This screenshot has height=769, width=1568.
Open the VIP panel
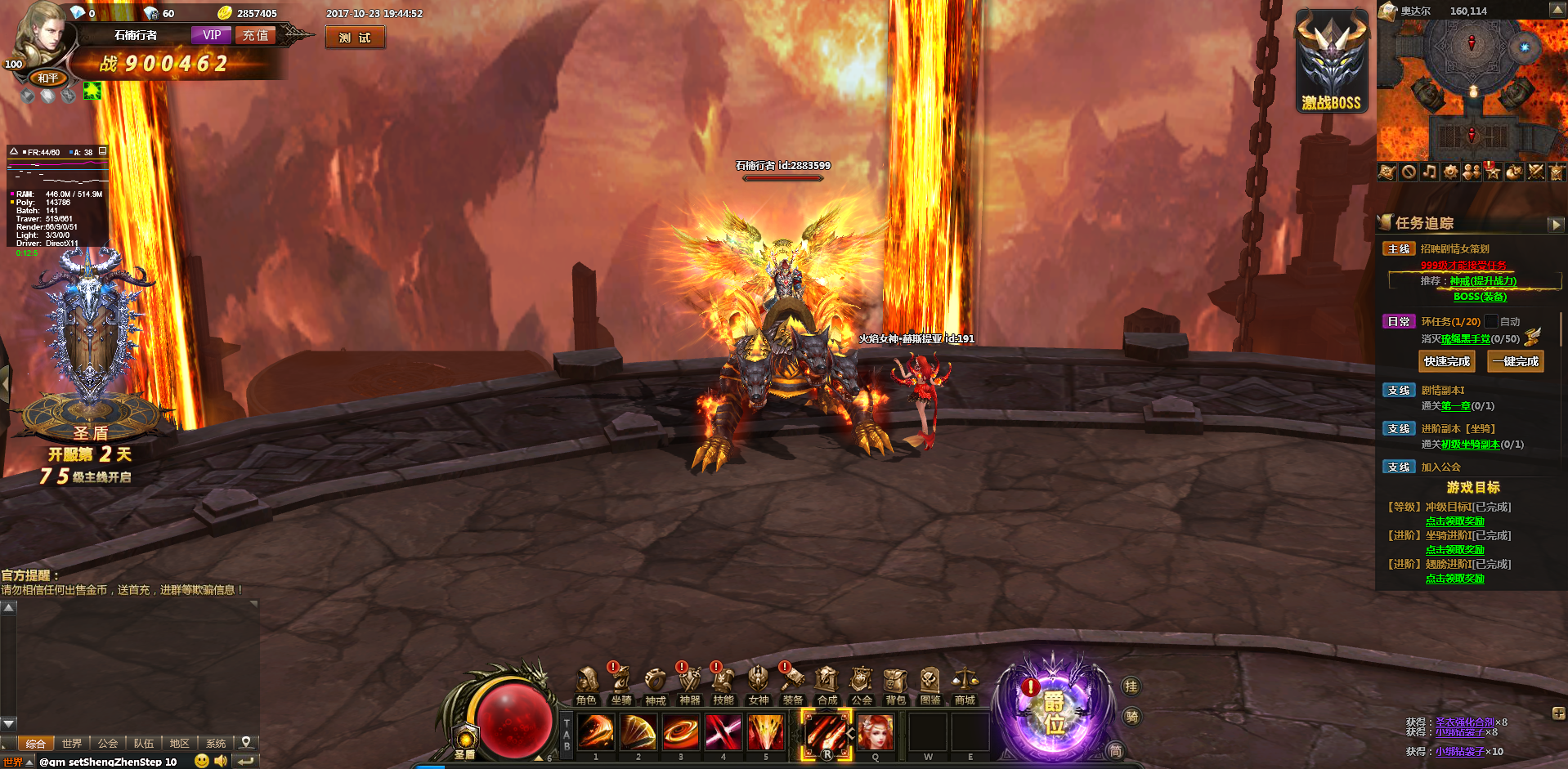click(x=212, y=35)
